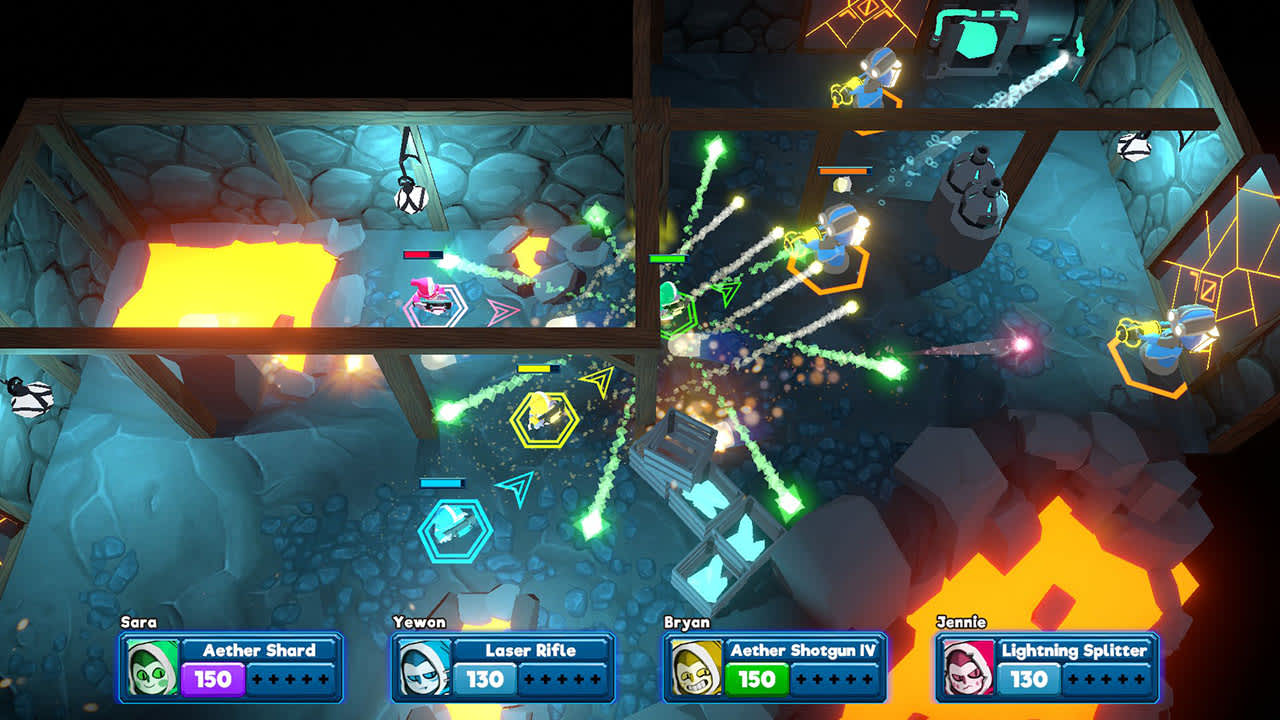Click the Aether Shard weapon name
This screenshot has height=720, width=1280.
point(260,651)
